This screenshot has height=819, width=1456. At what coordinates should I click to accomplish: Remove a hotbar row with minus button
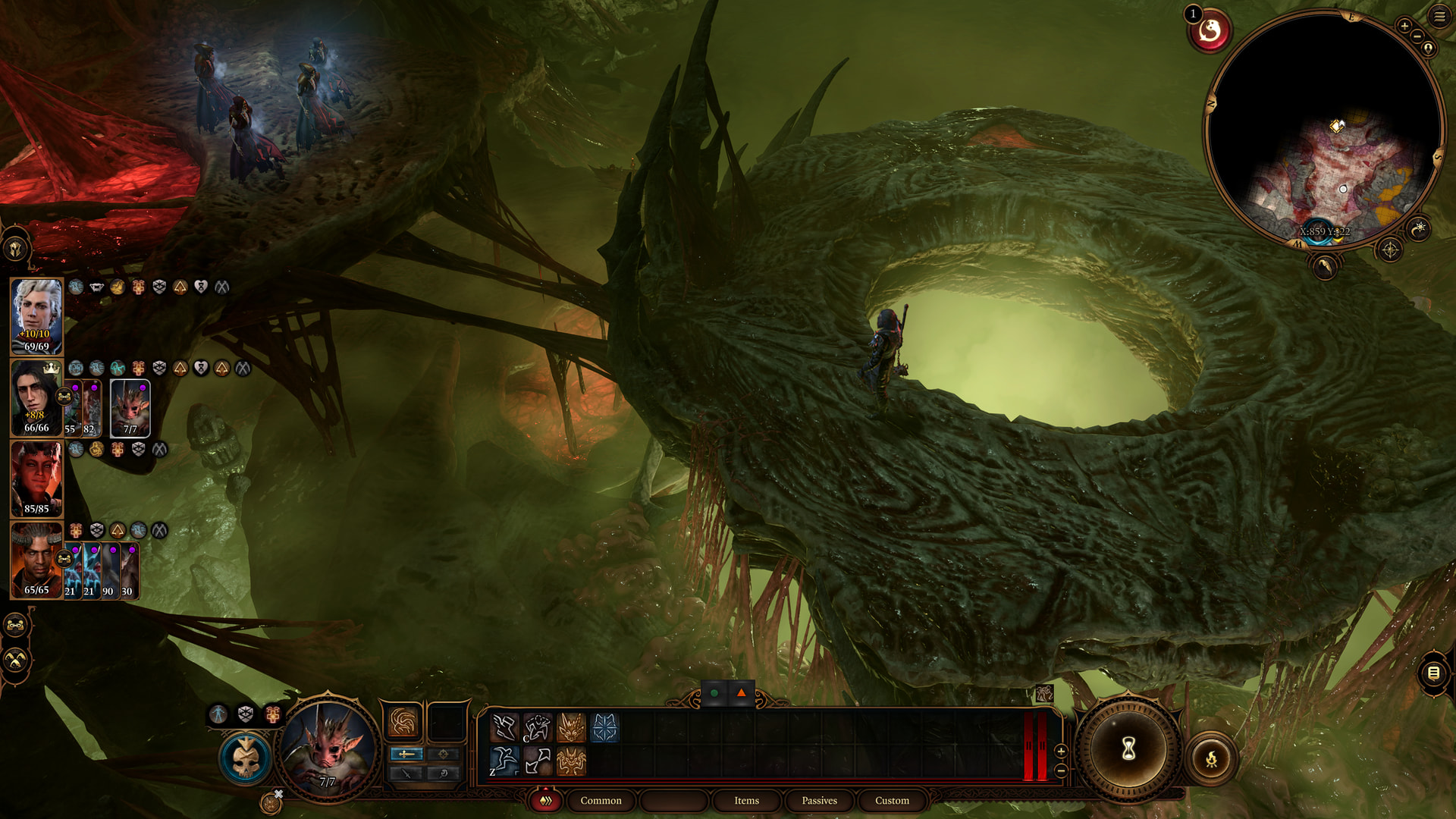[1061, 770]
